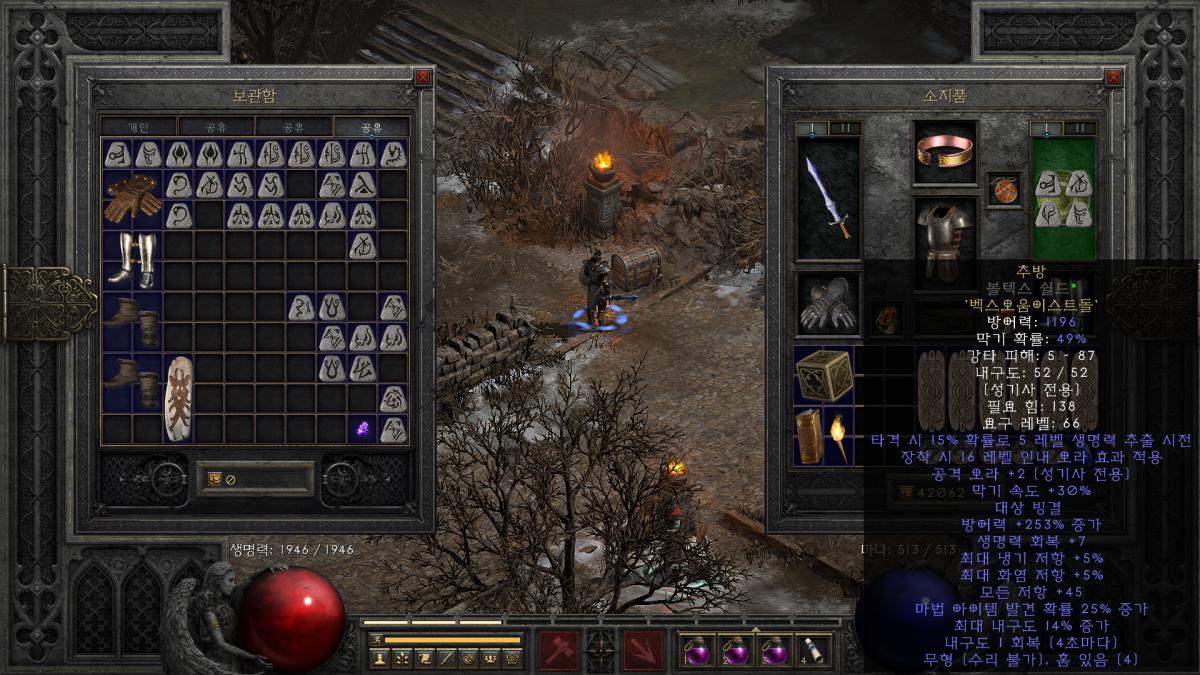
Task: Activate the hammer left-click skill
Action: click(558, 651)
